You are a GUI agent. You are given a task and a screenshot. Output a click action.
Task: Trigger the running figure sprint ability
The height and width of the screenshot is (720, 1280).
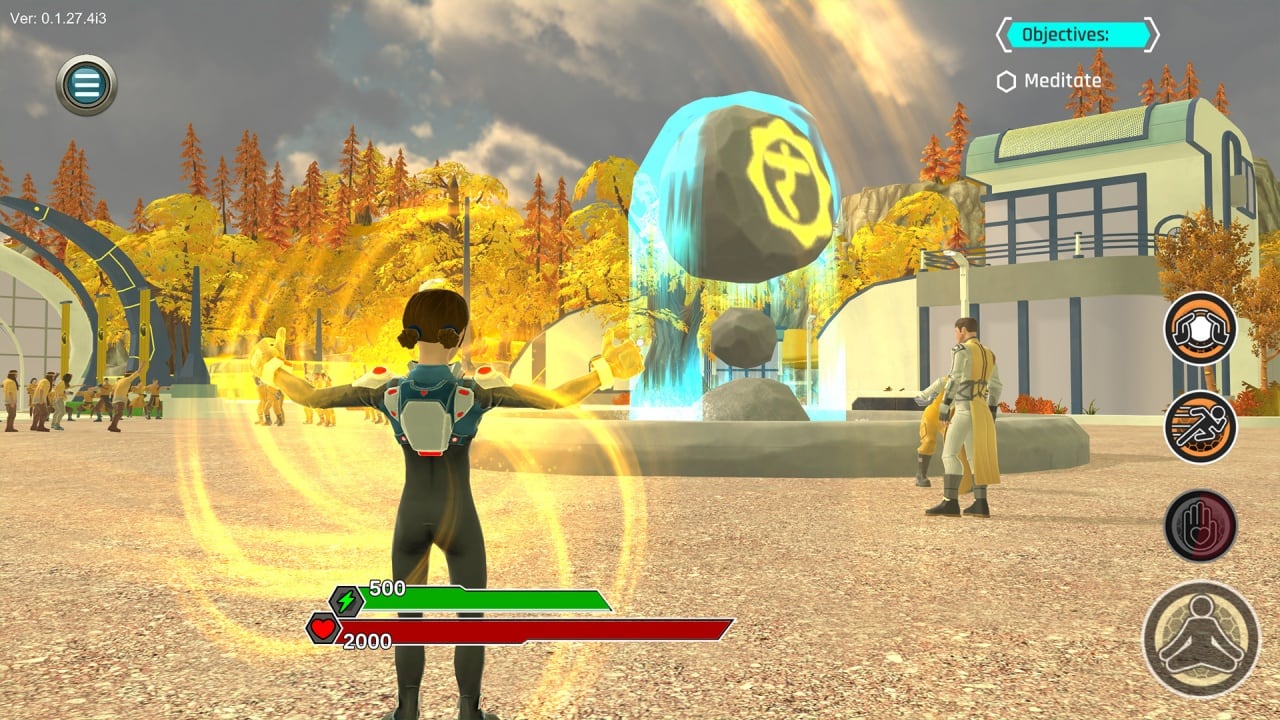click(1200, 426)
